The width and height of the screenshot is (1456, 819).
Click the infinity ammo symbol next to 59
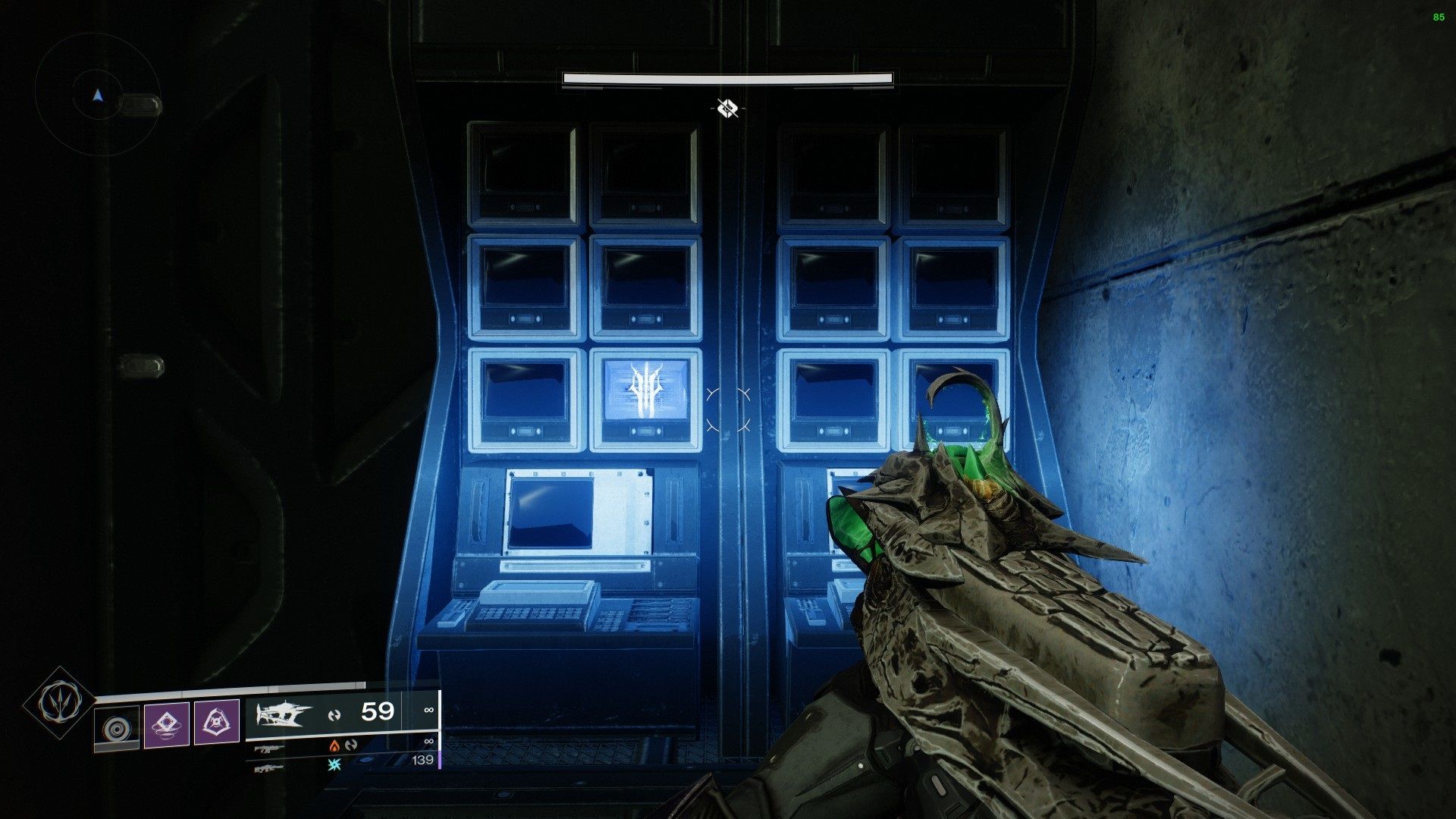(428, 710)
